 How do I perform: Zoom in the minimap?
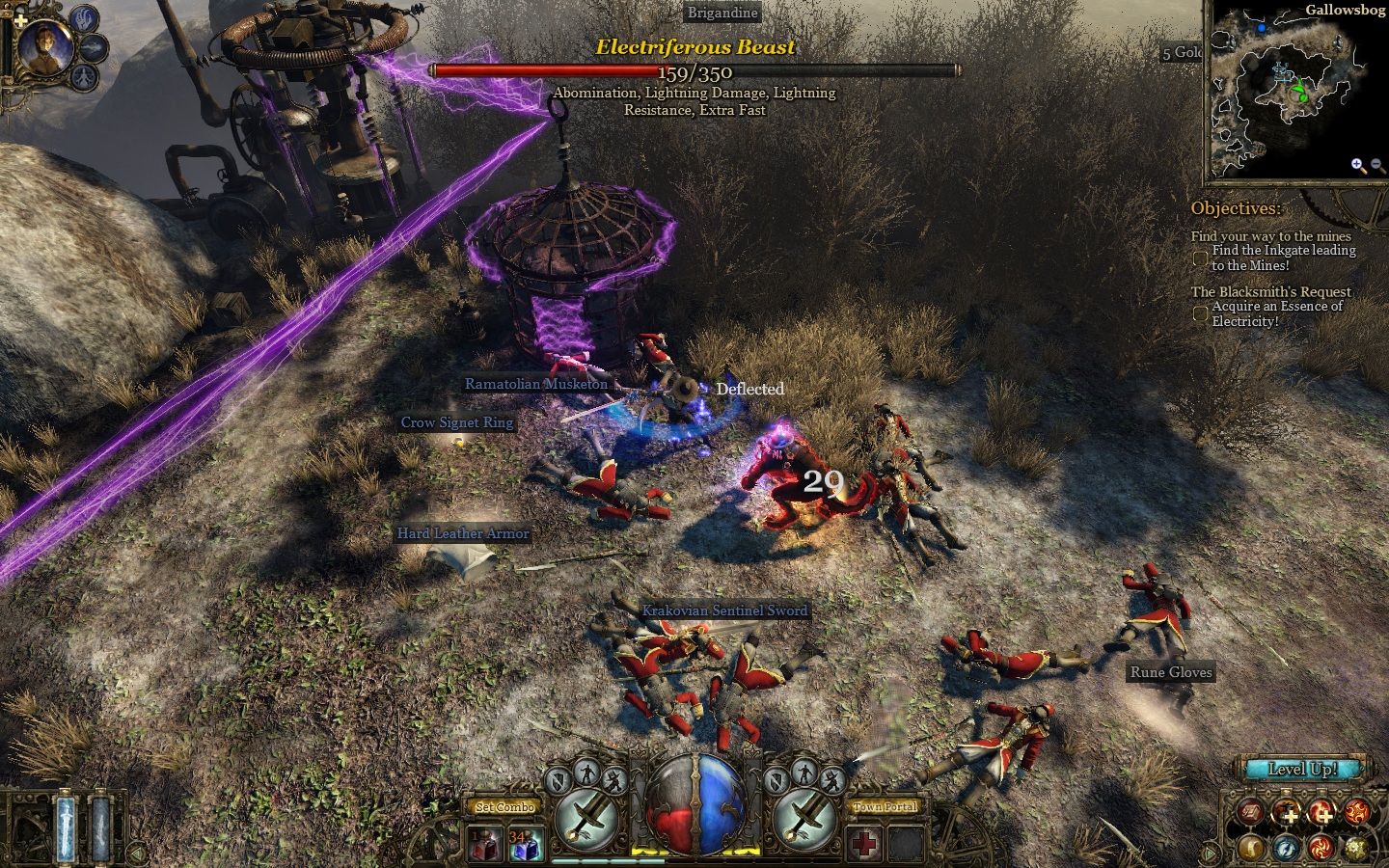pos(1358,165)
